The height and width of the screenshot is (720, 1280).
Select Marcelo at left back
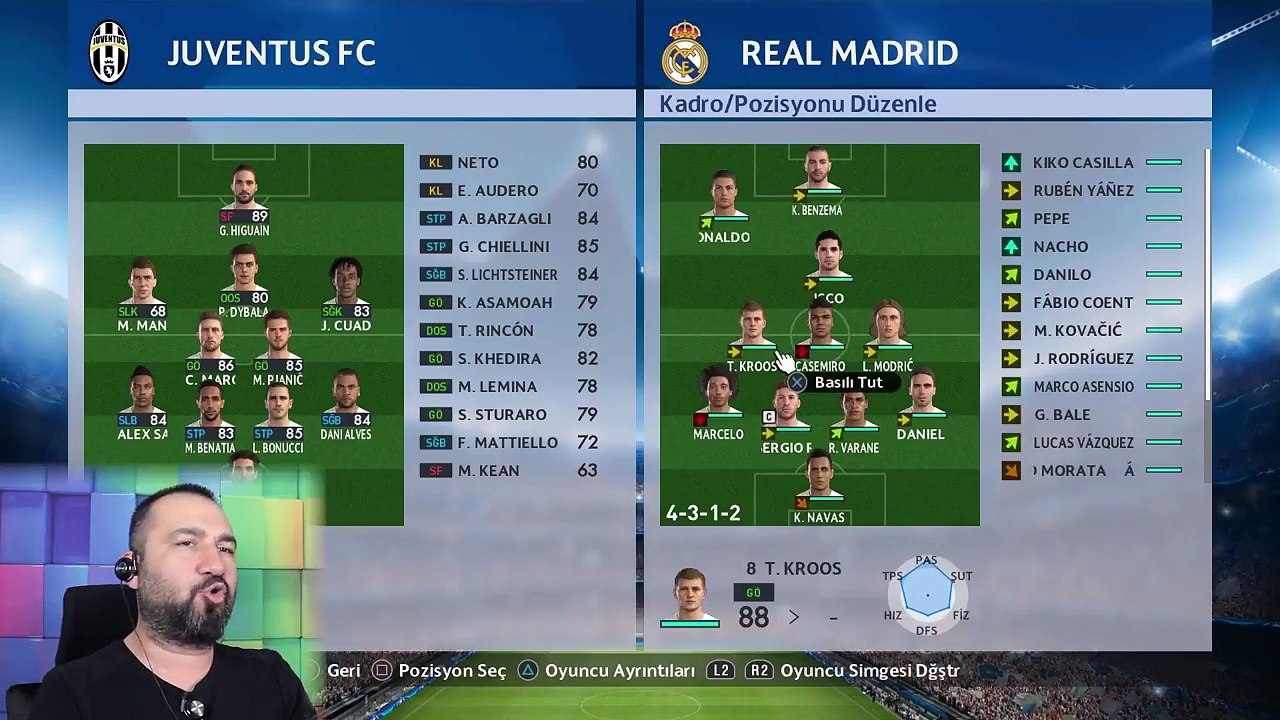[x=718, y=397]
